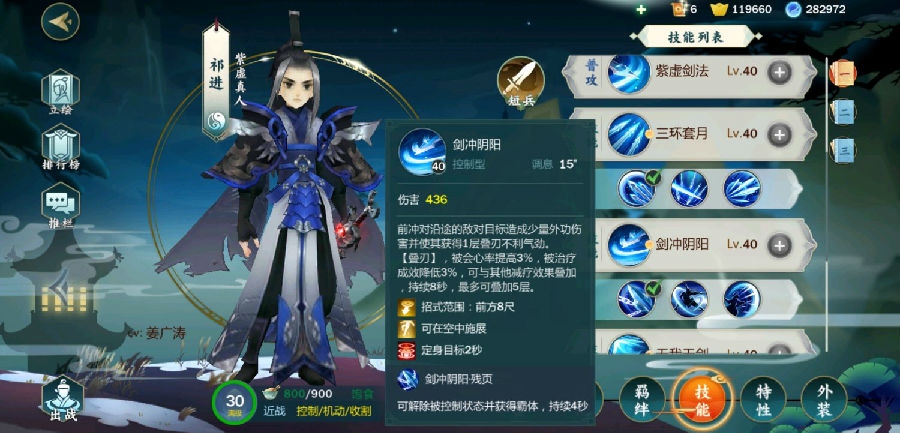Switch to skill page 二 bookmark

click(x=843, y=111)
